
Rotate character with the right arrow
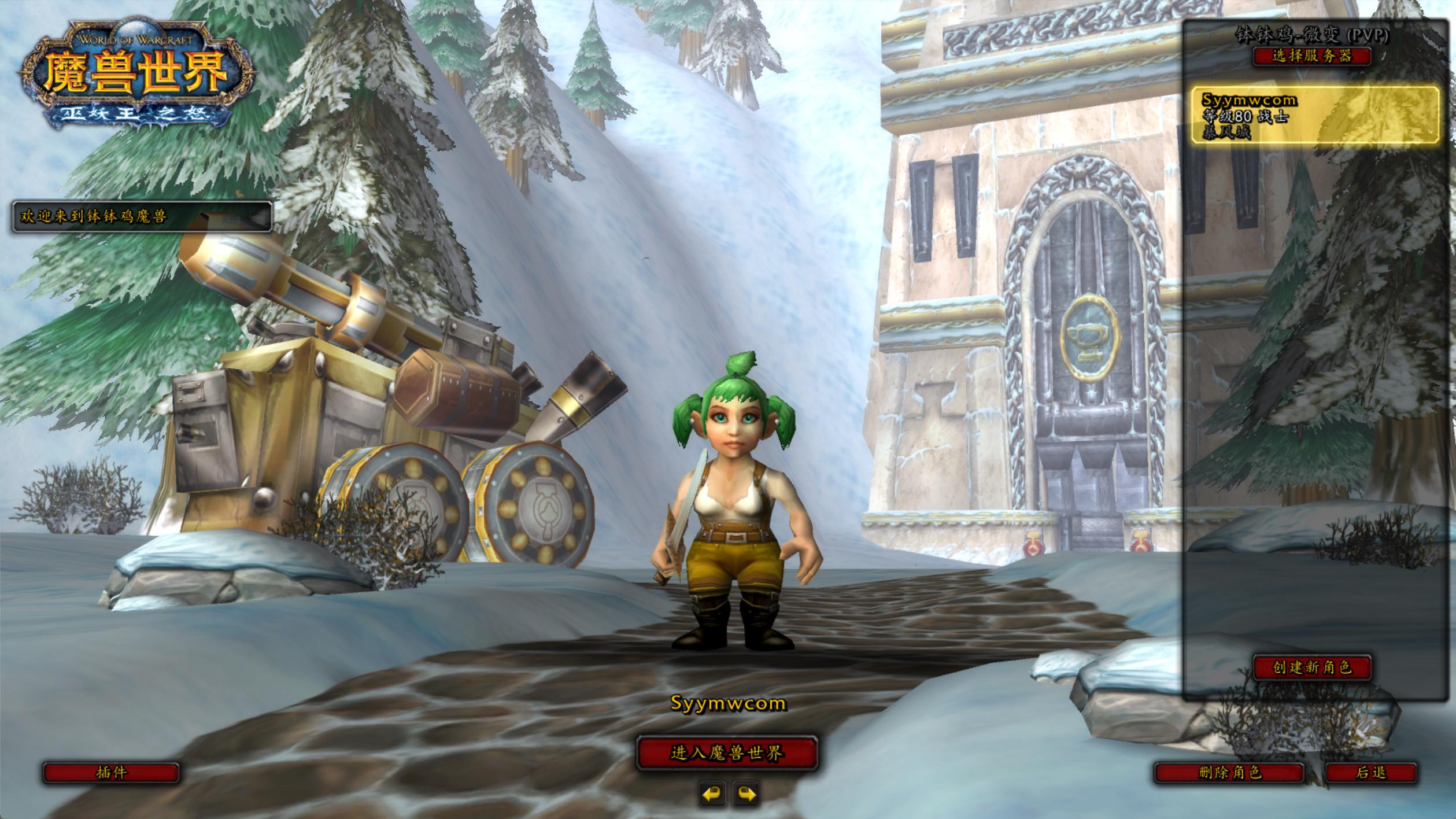pos(747,794)
